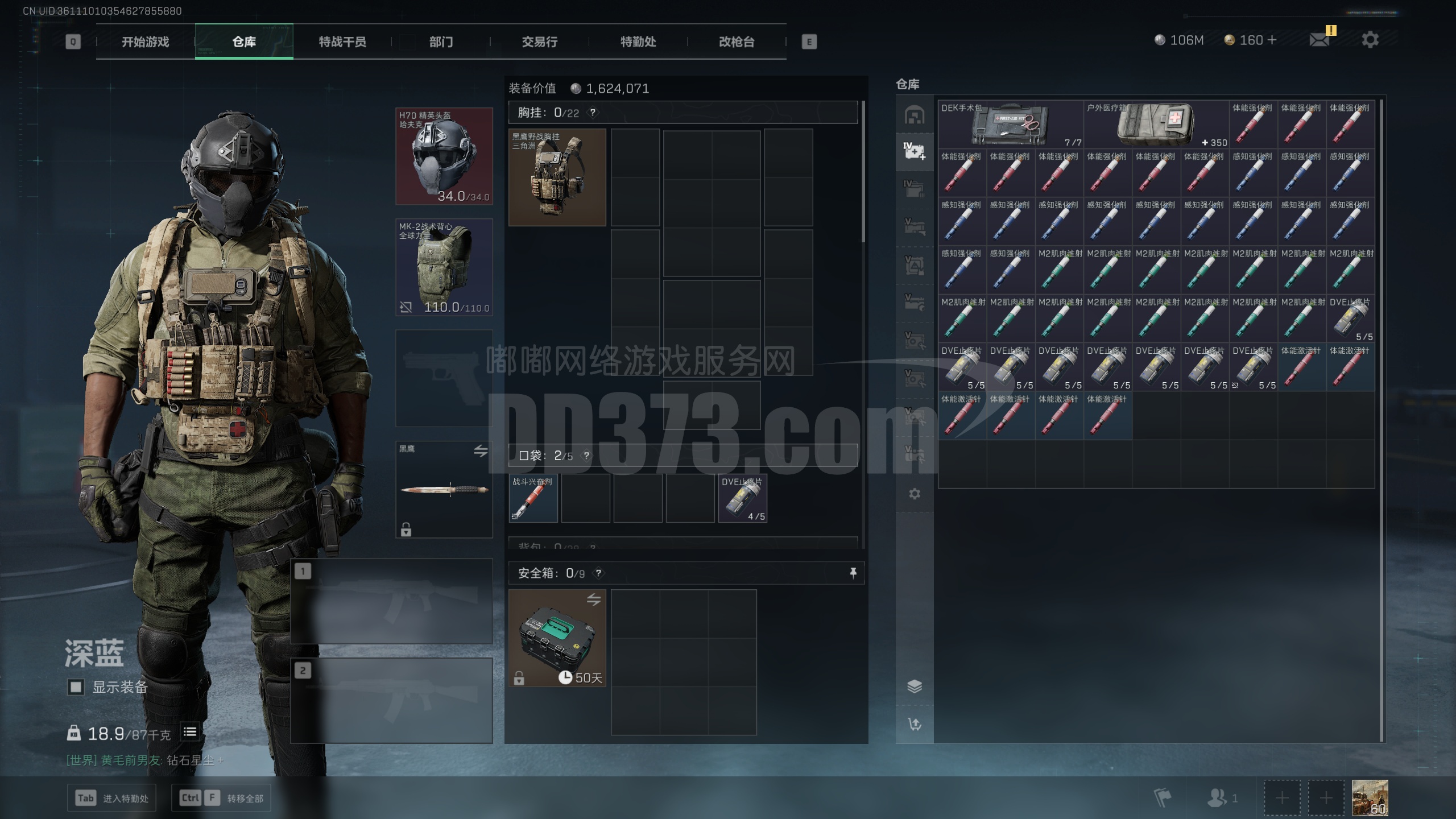Toggle the 显示装备 checkbox
This screenshot has height=819, width=1456.
click(76, 687)
